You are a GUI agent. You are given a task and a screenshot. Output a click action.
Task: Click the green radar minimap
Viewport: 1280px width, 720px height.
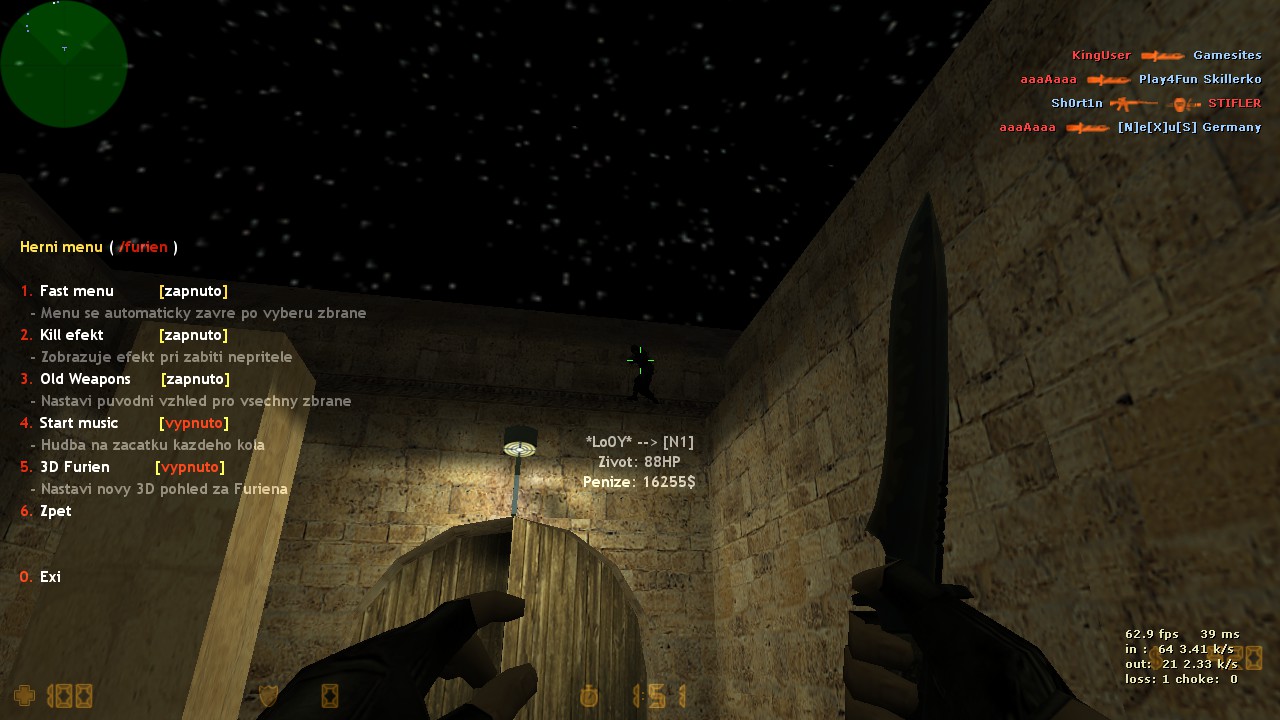(x=64, y=64)
